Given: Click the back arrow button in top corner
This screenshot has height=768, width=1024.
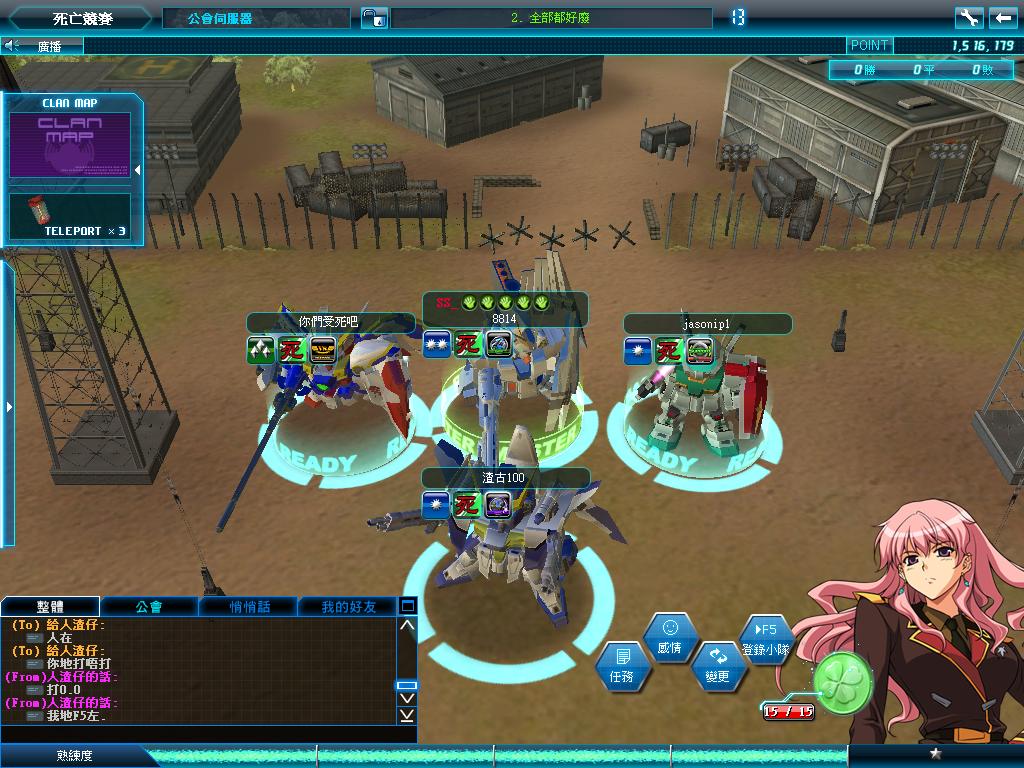Looking at the screenshot, I should 1003,18.
